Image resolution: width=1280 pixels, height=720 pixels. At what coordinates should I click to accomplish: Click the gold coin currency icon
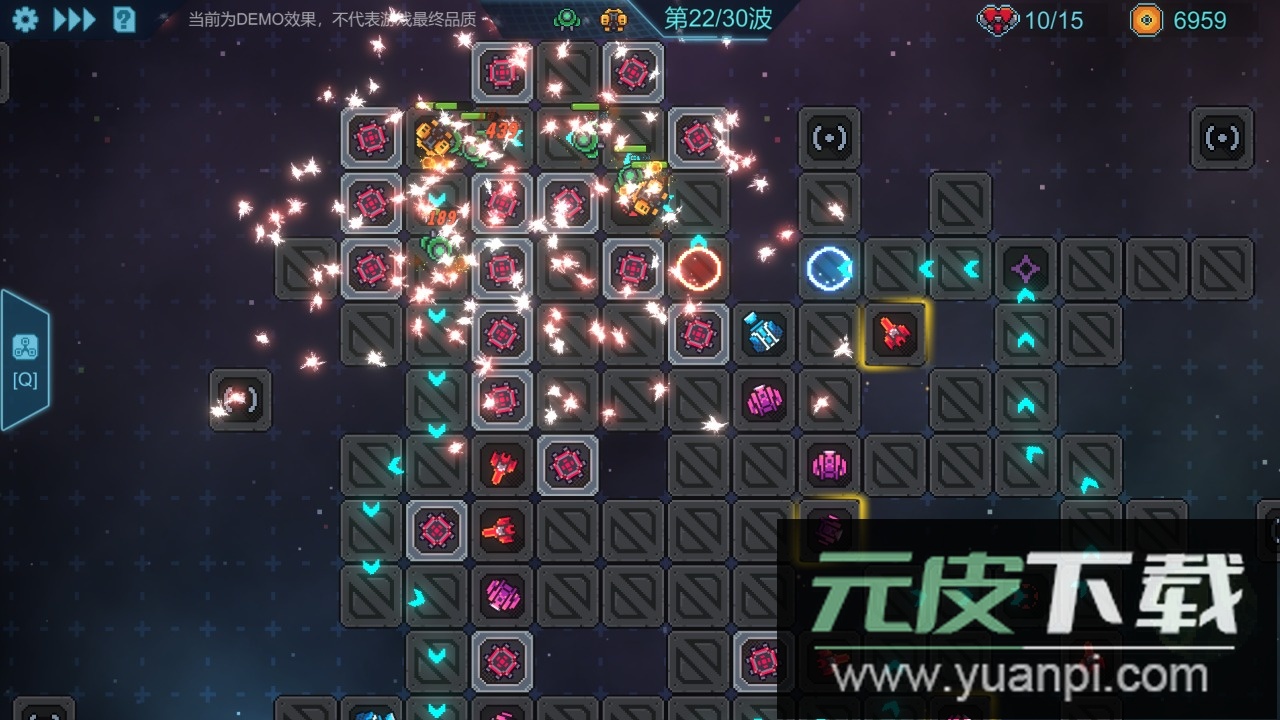1145,19
